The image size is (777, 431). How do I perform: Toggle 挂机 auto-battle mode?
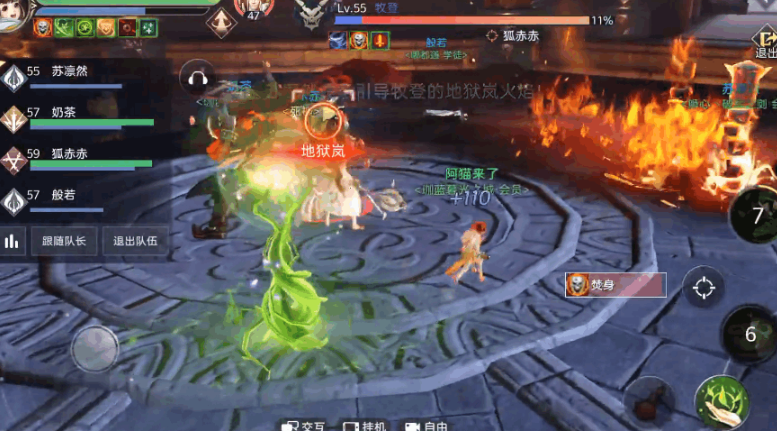(x=364, y=425)
